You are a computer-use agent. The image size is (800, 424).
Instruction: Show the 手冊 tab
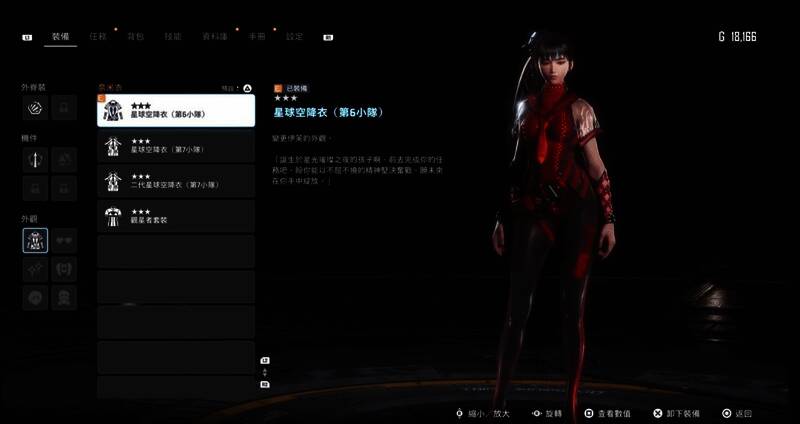pos(257,36)
